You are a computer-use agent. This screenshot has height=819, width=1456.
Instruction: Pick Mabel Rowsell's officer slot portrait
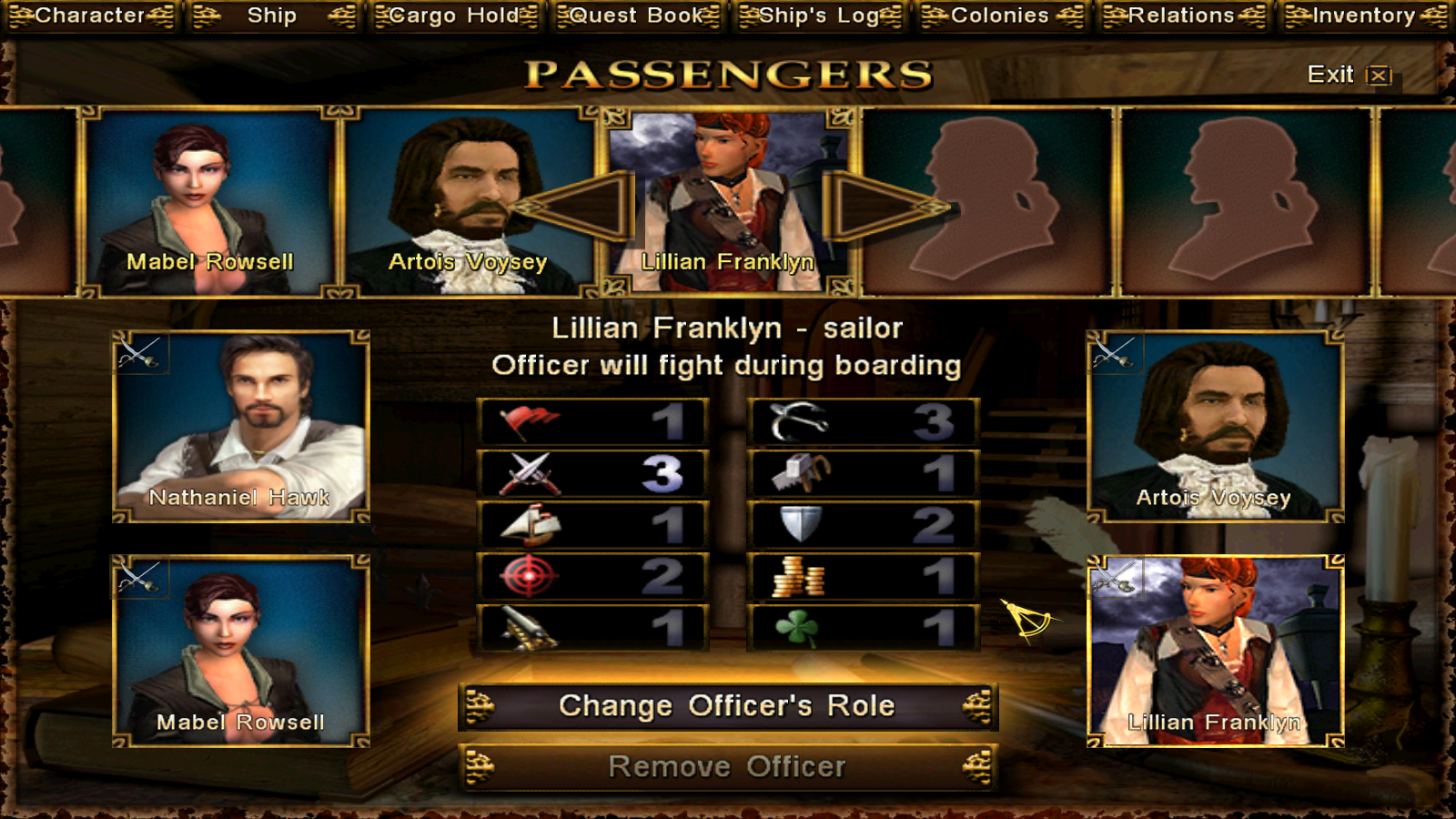240,651
